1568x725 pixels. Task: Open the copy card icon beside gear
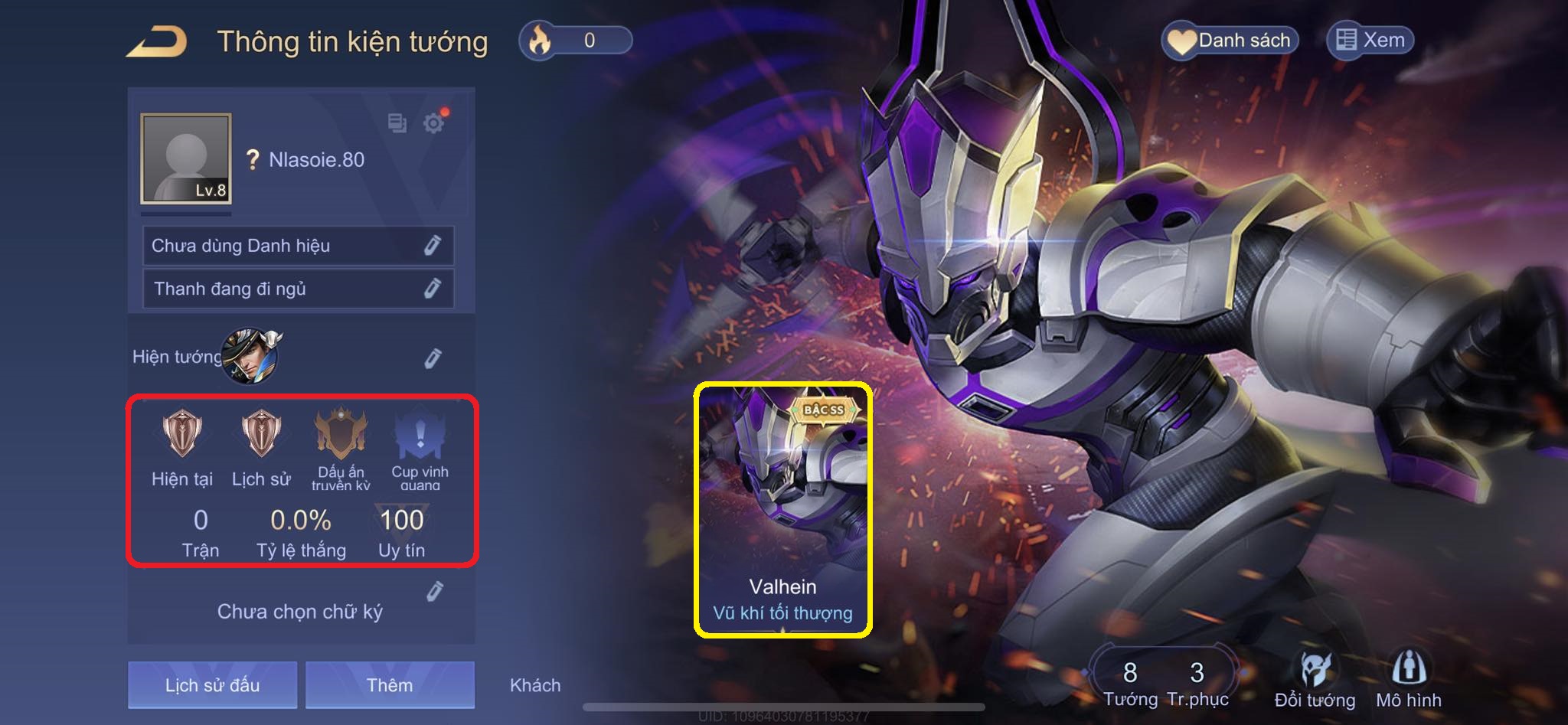tap(397, 122)
